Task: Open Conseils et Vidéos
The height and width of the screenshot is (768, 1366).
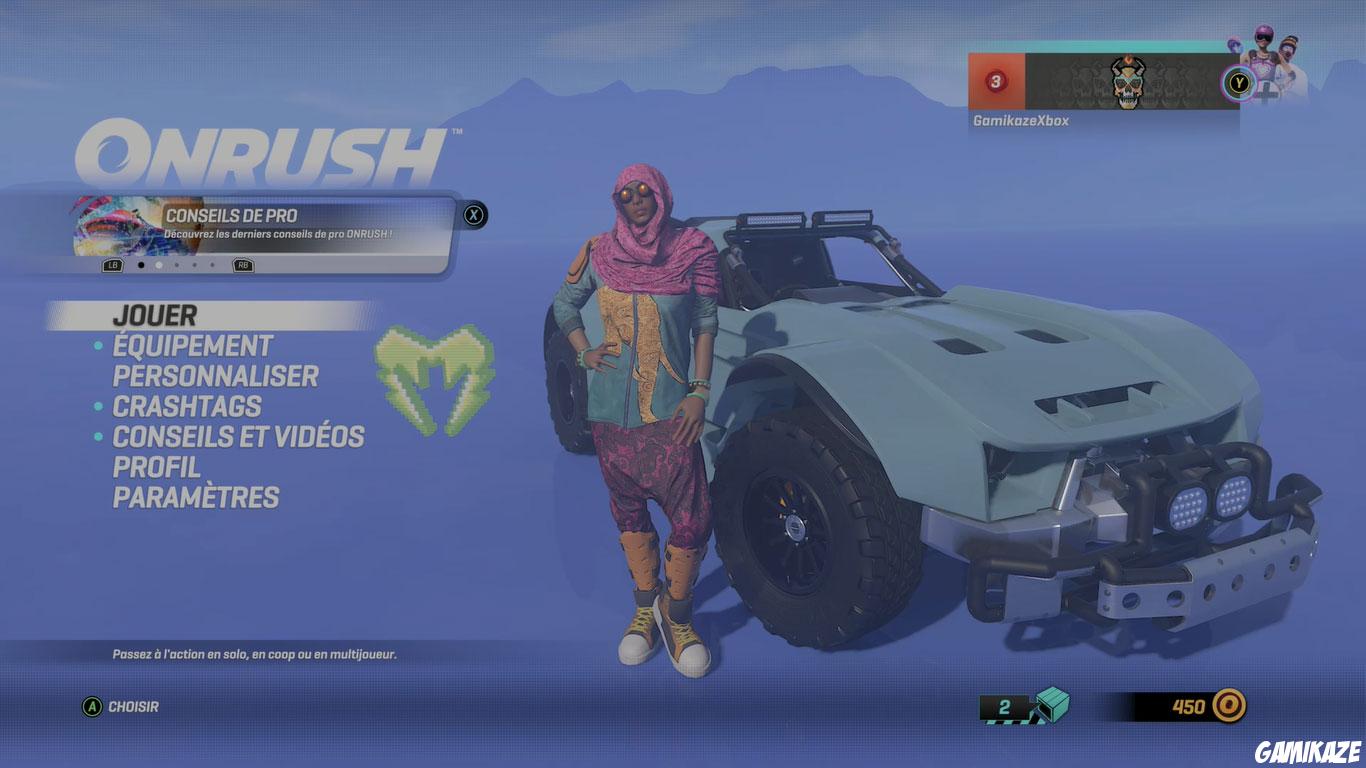Action: (x=239, y=437)
